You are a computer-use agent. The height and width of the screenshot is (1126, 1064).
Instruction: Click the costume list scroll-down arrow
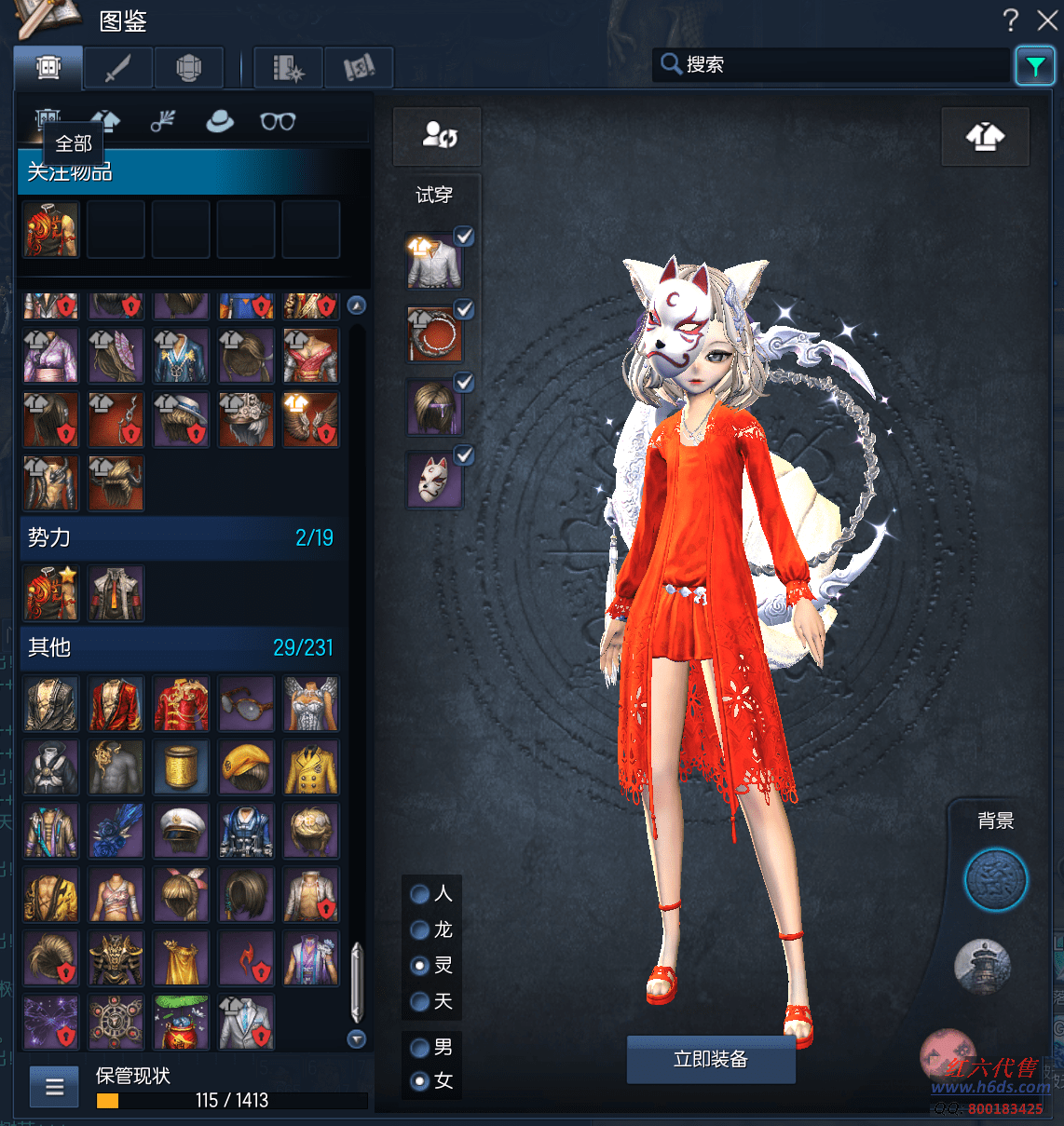tap(356, 1038)
